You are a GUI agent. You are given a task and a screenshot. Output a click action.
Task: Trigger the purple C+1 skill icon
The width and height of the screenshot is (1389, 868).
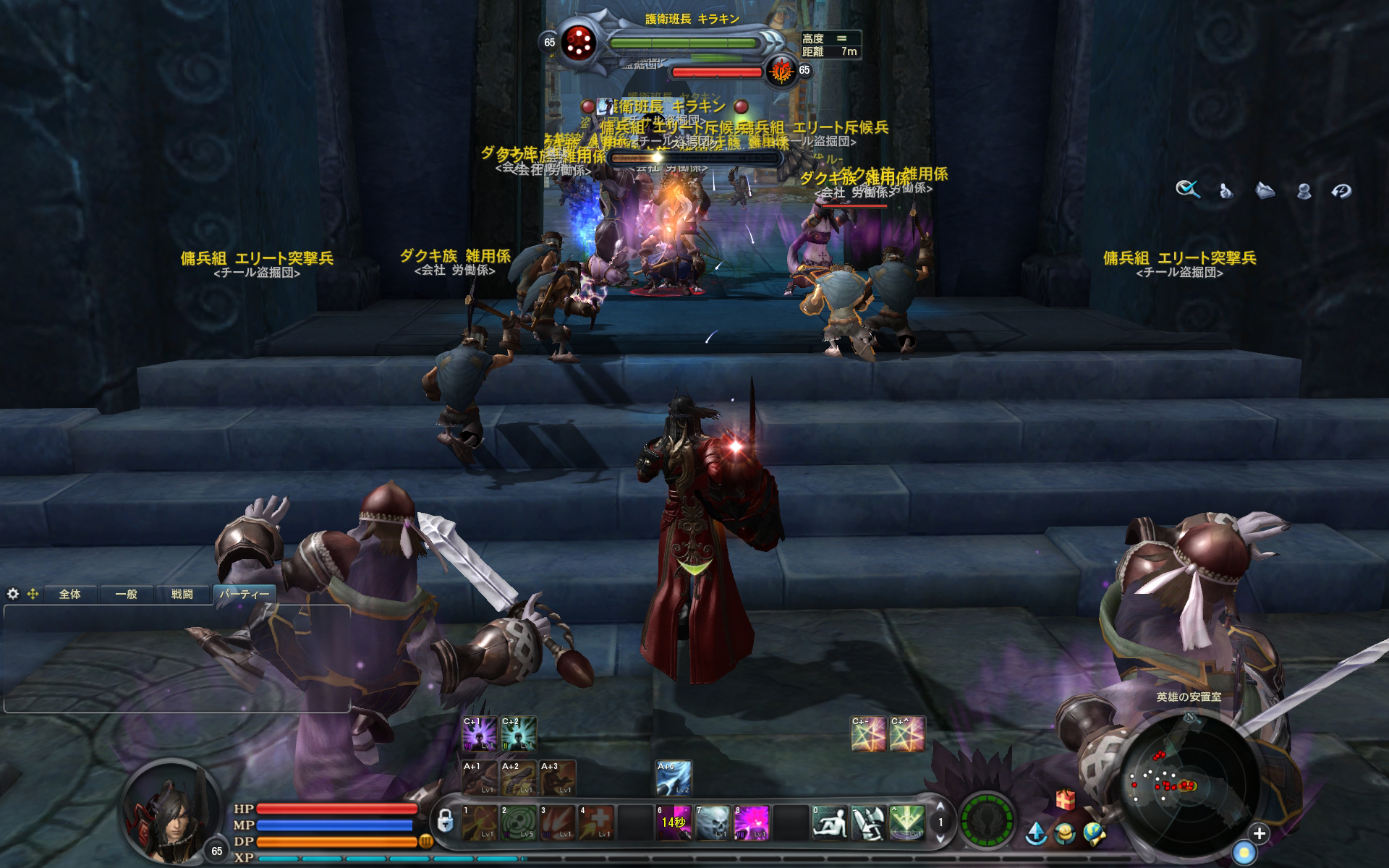click(x=480, y=733)
